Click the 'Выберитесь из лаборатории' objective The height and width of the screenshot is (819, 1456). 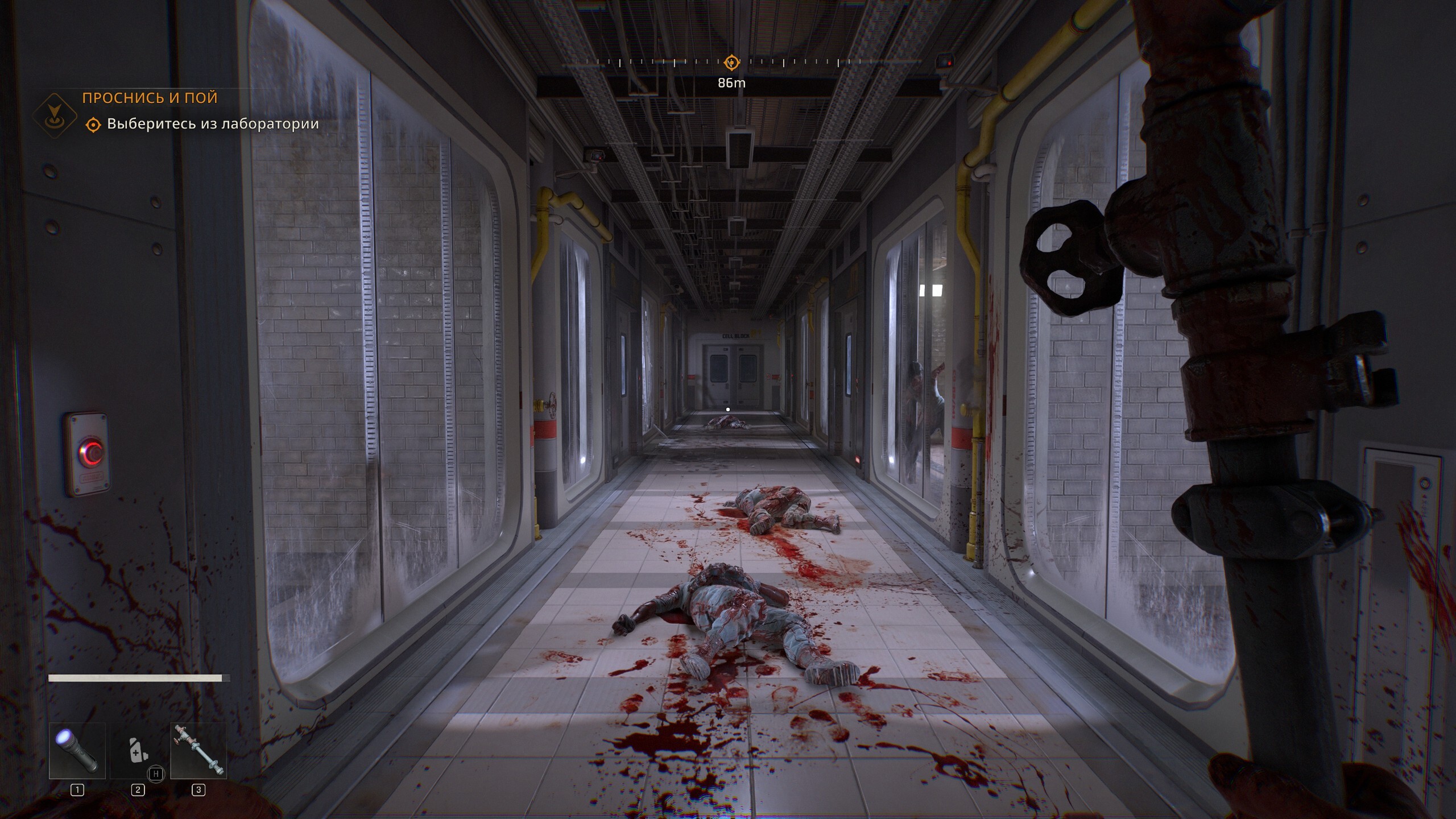[213, 124]
